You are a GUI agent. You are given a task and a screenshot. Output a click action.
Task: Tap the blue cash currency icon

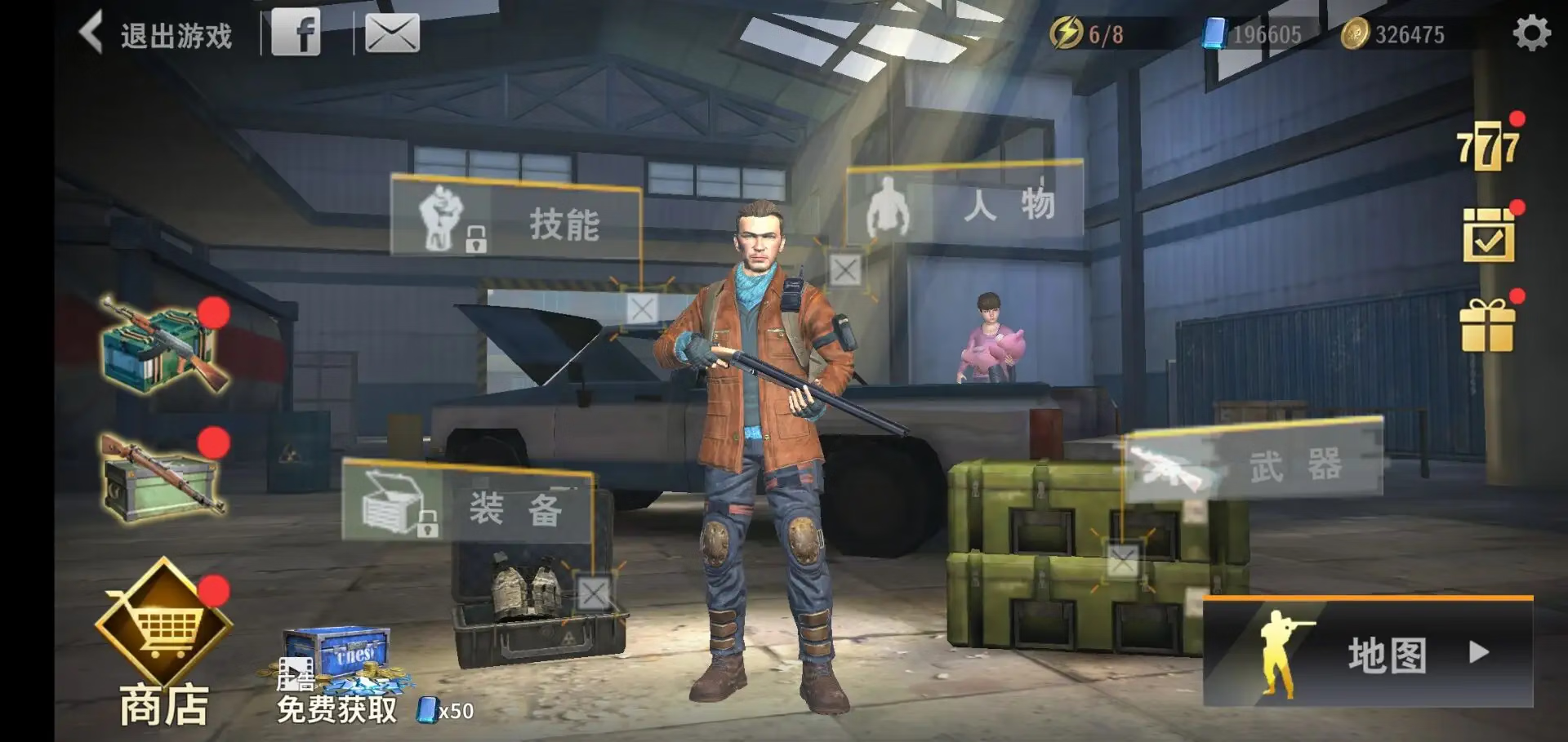1214,34
